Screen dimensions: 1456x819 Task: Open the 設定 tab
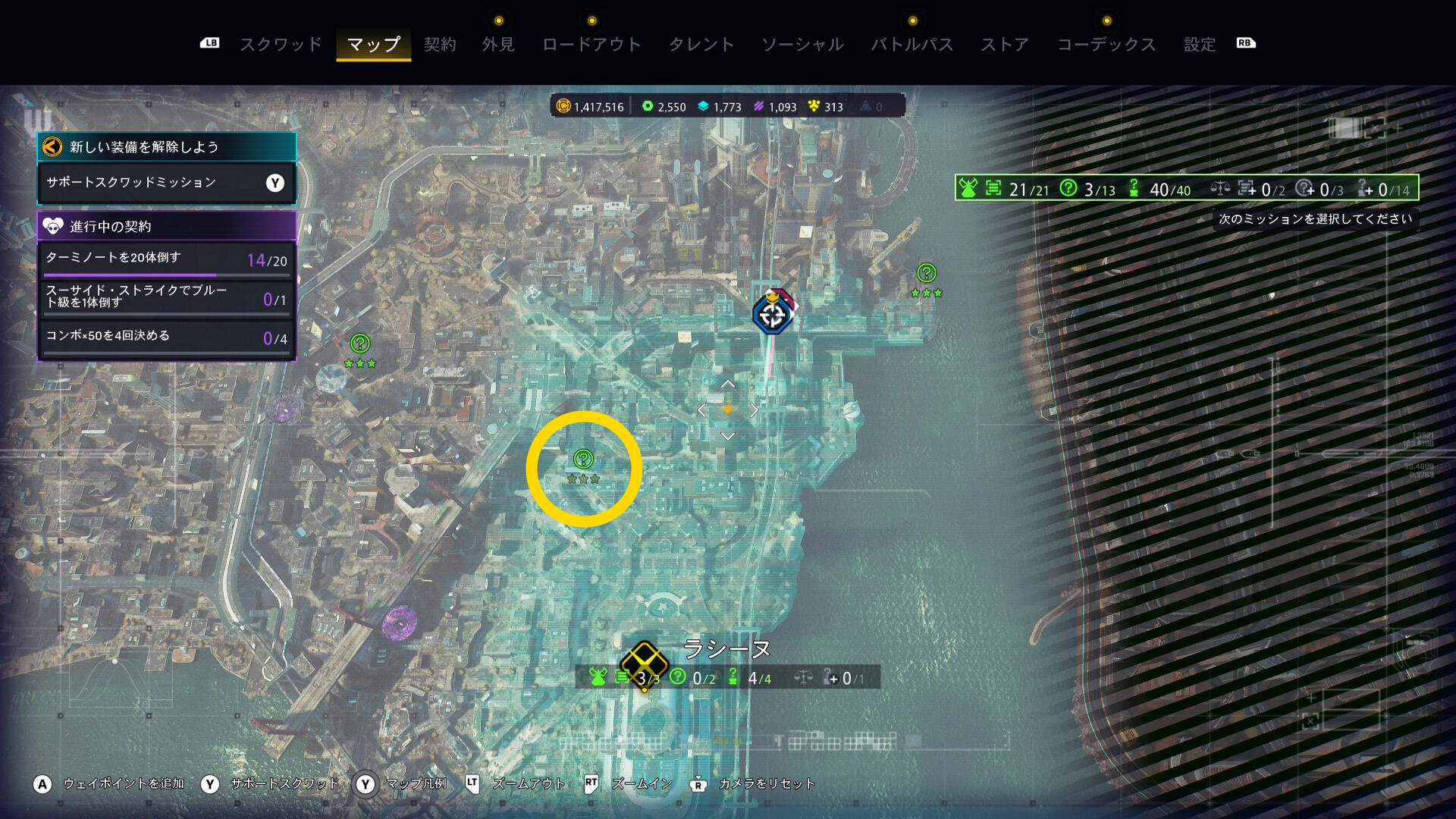pos(1200,44)
